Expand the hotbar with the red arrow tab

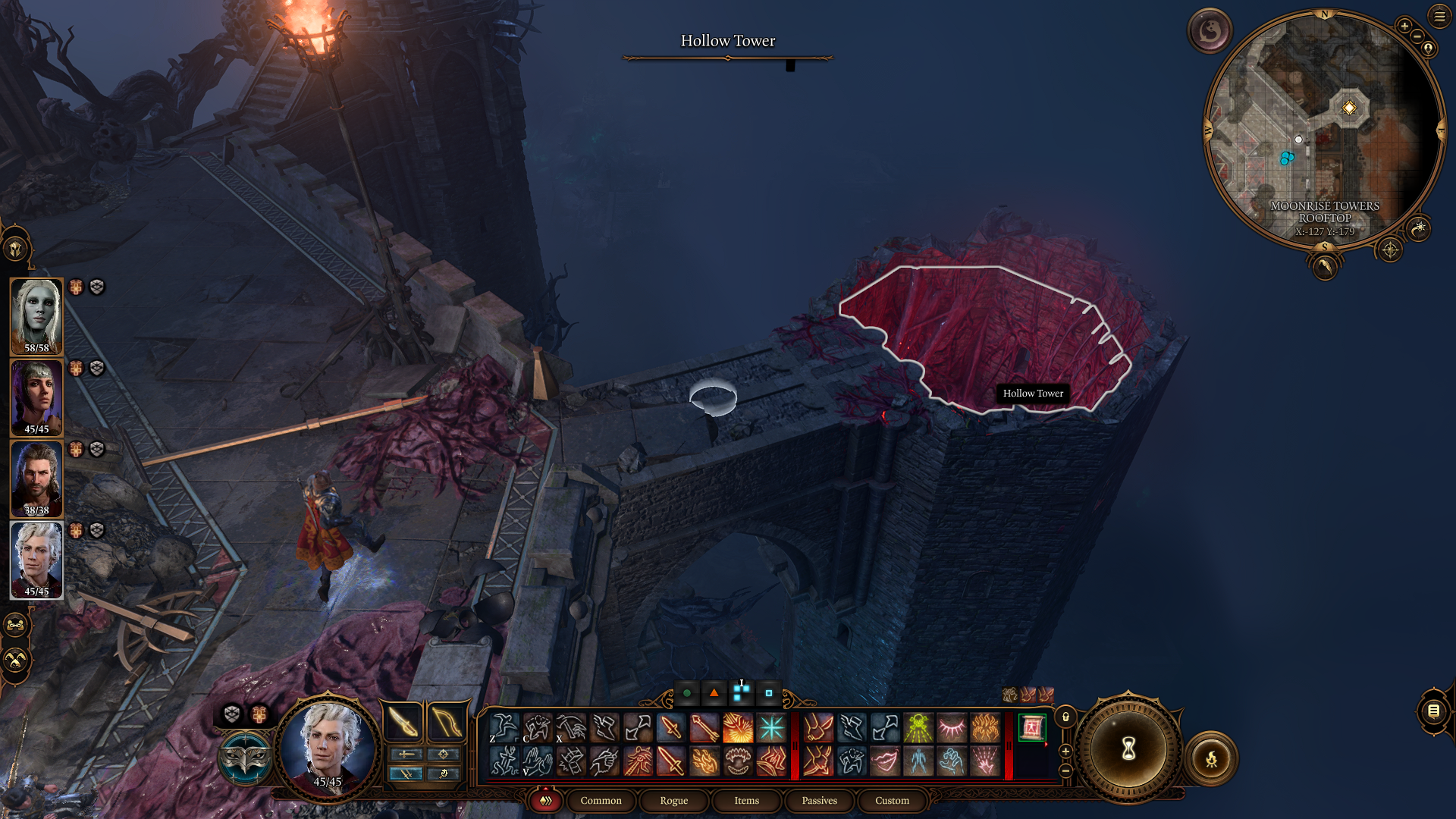[544, 800]
